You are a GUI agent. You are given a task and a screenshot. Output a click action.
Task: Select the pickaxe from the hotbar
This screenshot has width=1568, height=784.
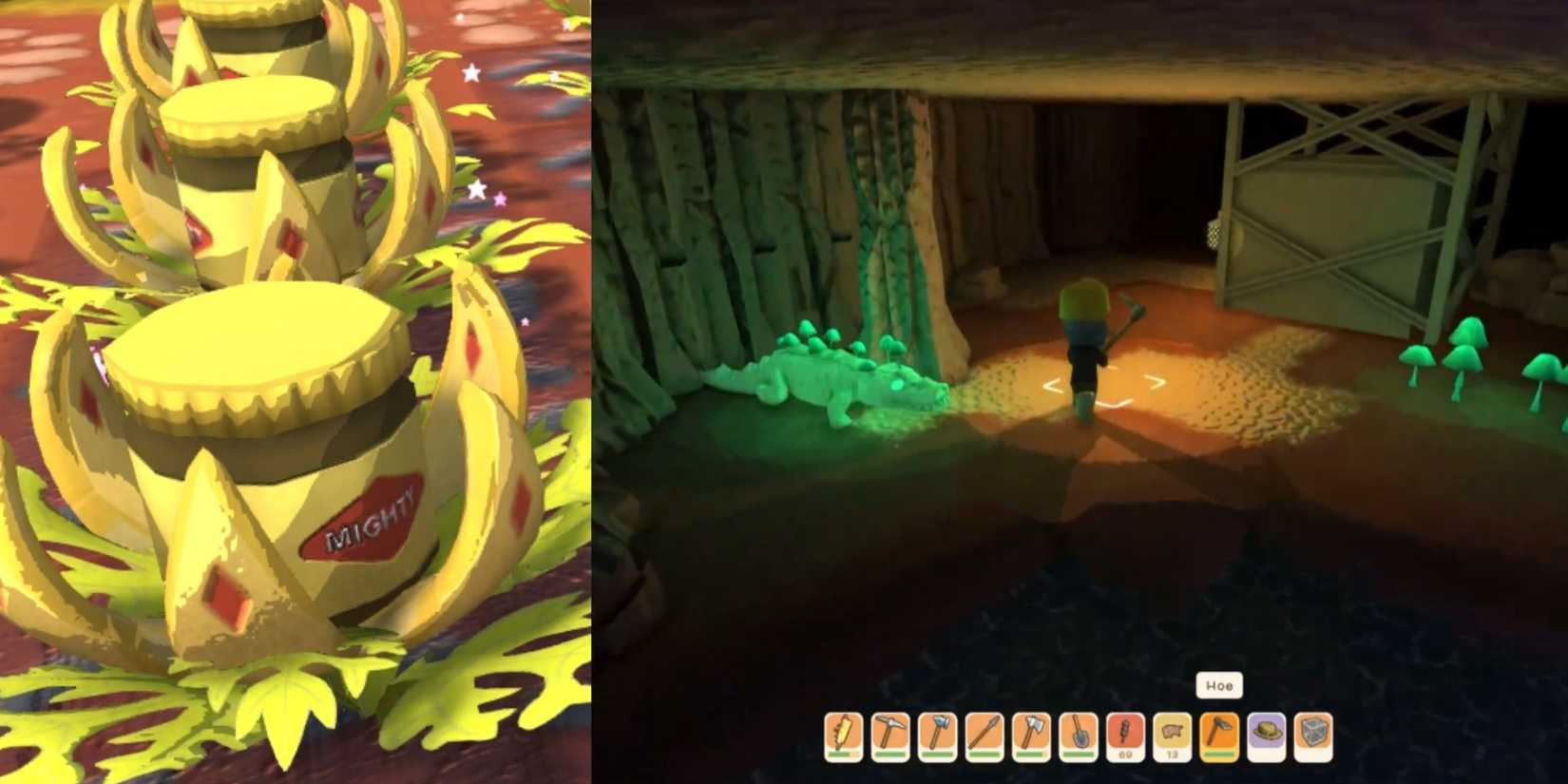(x=890, y=732)
